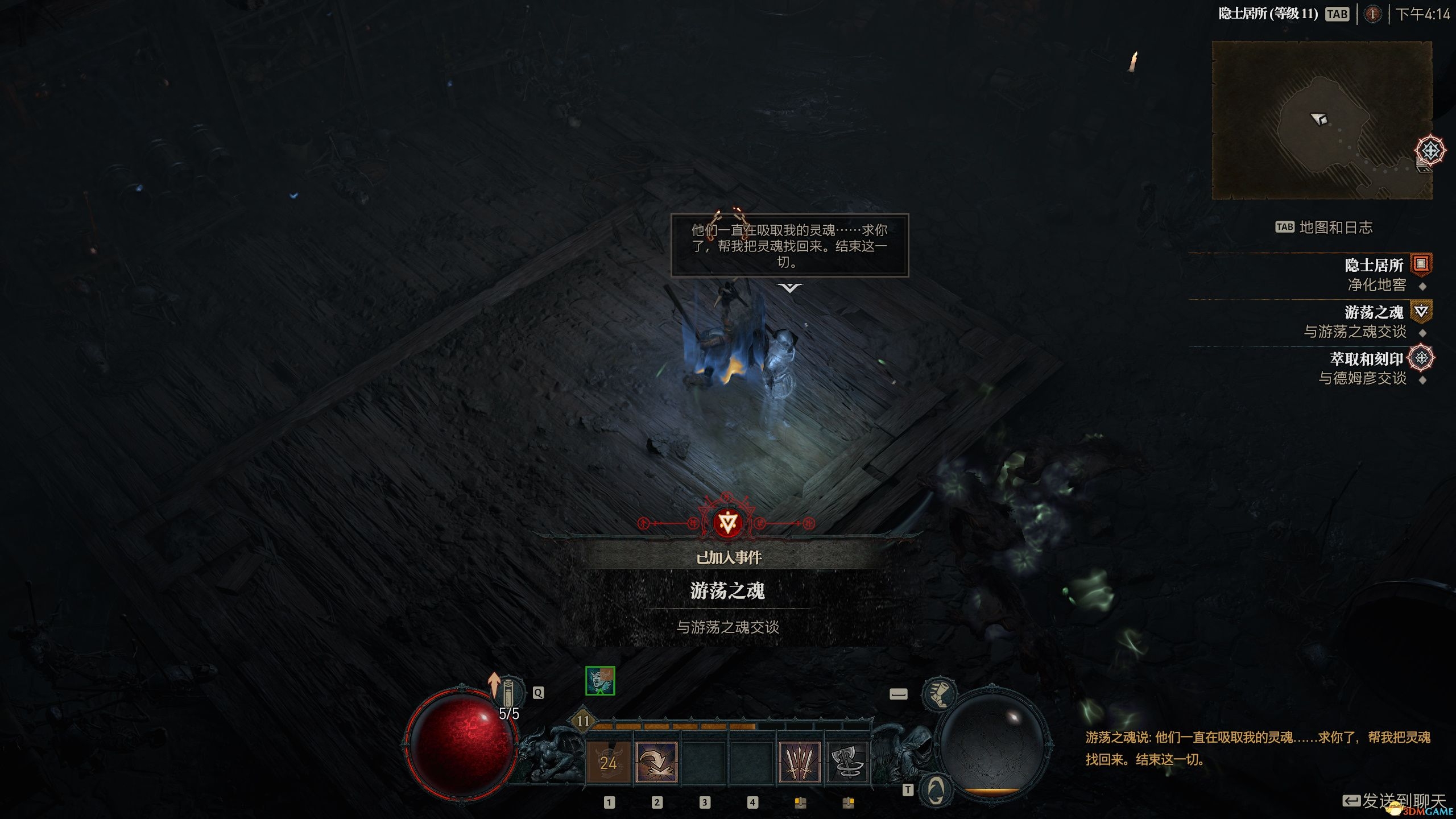Image resolution: width=1456 pixels, height=819 pixels.
Task: Click the town portal swirl icon
Action: click(x=936, y=790)
